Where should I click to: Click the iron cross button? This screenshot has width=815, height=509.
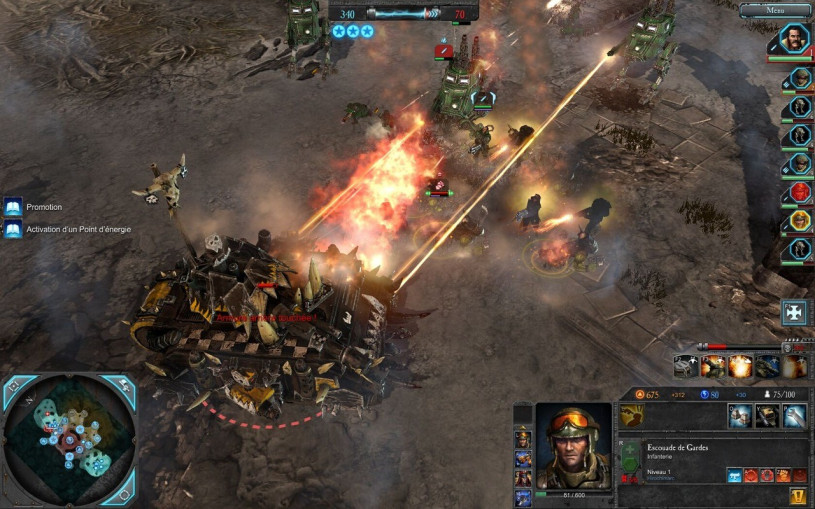click(x=795, y=312)
